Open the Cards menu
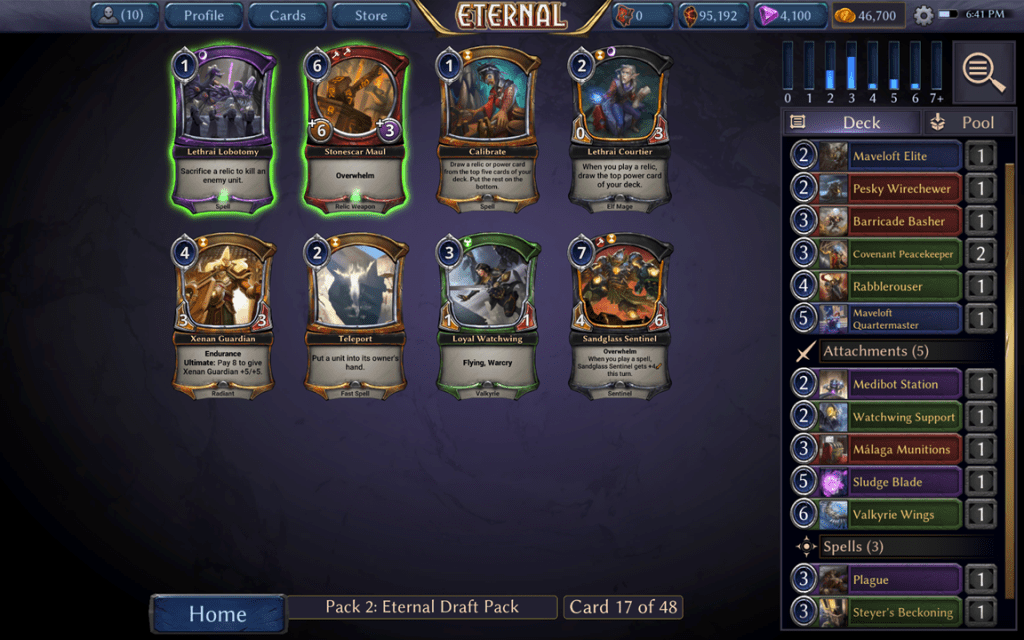 pyautogui.click(x=287, y=15)
